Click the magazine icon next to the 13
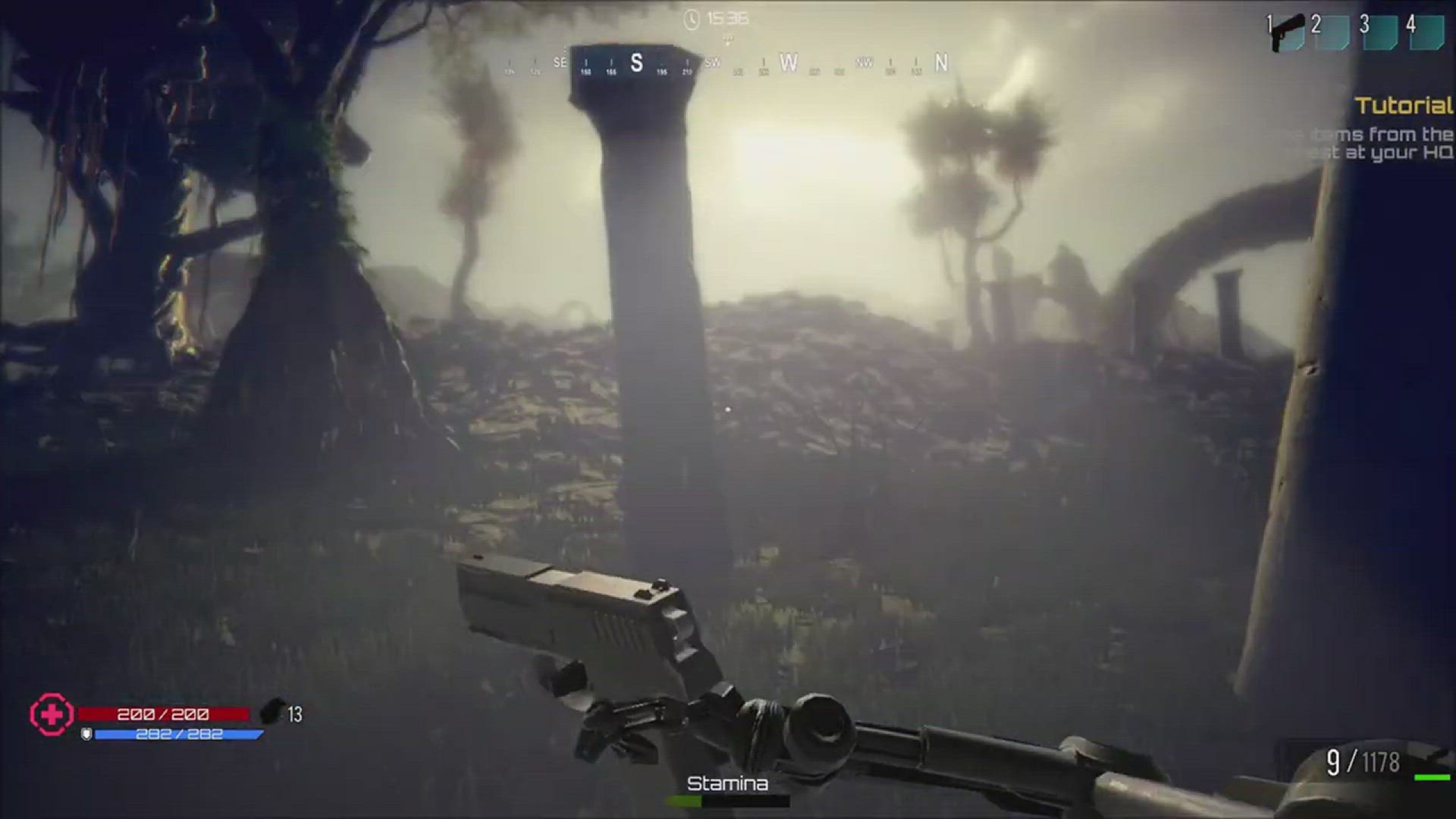This screenshot has width=1456, height=819. [x=273, y=711]
